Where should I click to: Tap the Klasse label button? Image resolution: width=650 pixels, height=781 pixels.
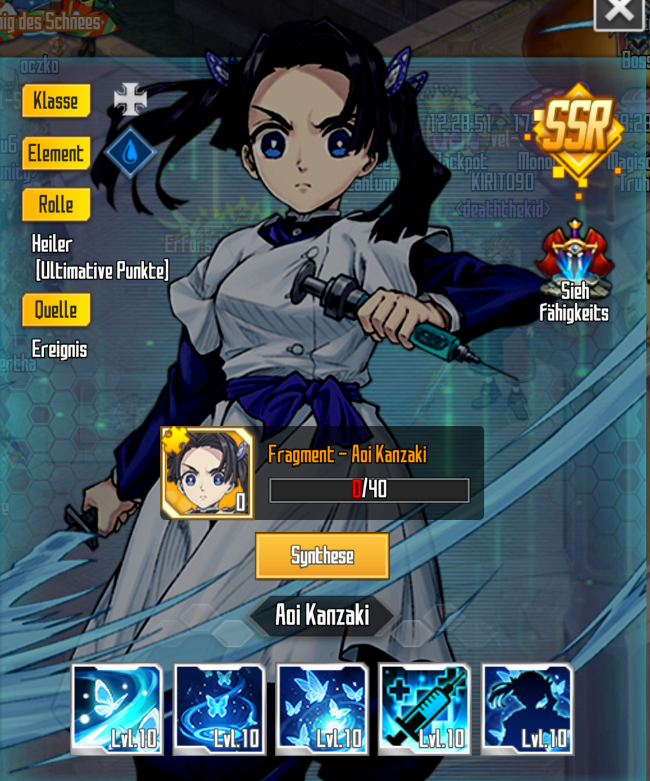[x=56, y=101]
